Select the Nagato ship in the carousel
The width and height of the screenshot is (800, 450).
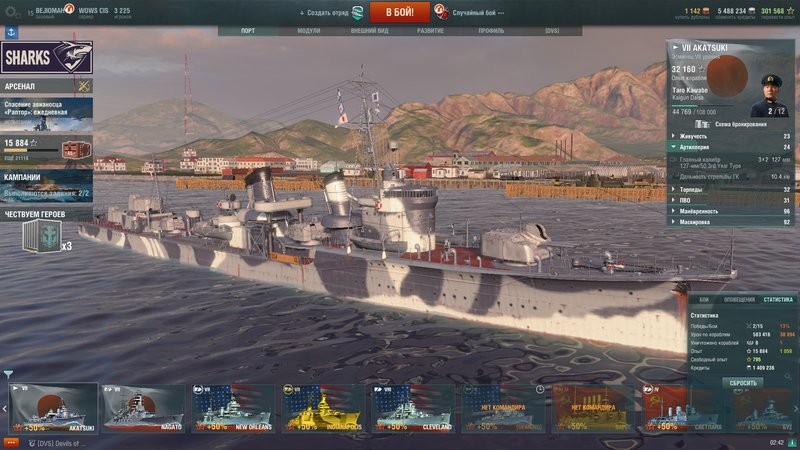click(144, 408)
